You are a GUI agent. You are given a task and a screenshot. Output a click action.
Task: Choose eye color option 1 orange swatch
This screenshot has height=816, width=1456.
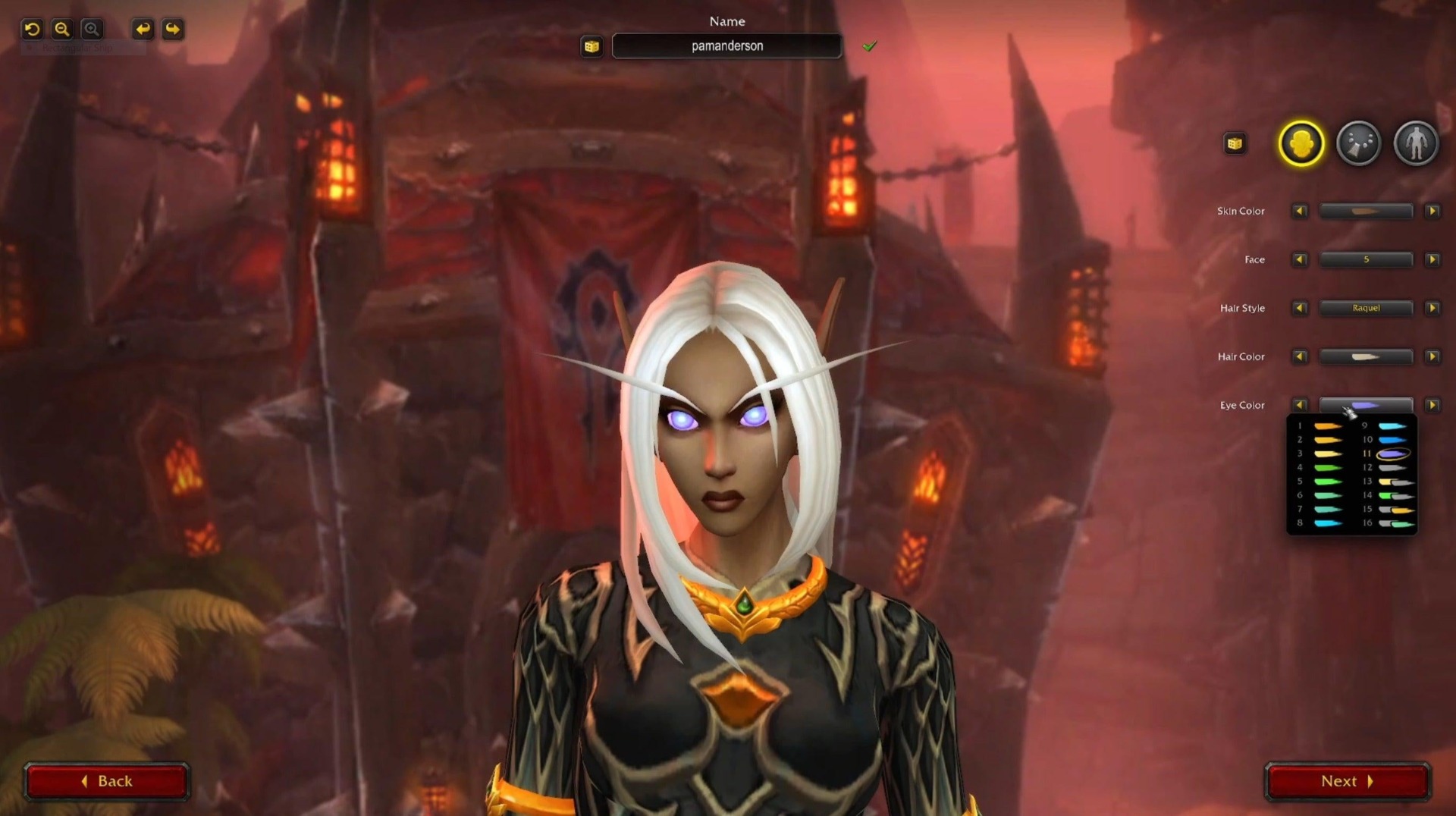[1329, 426]
